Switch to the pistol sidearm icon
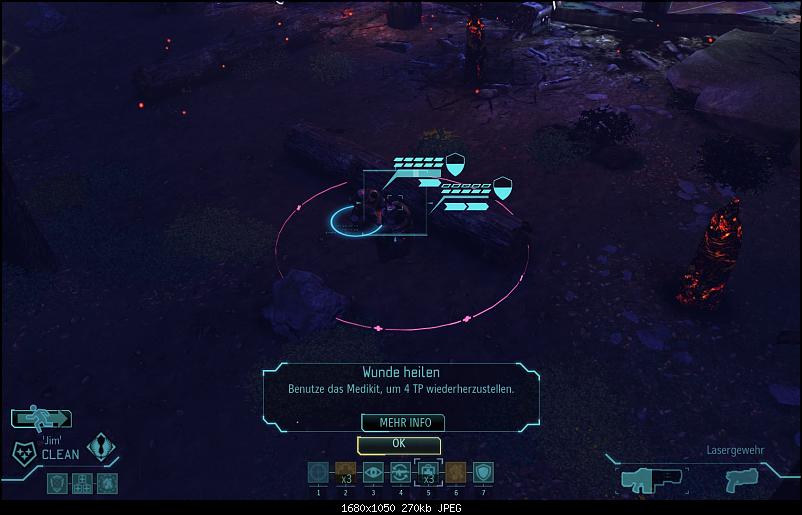 click(742, 479)
